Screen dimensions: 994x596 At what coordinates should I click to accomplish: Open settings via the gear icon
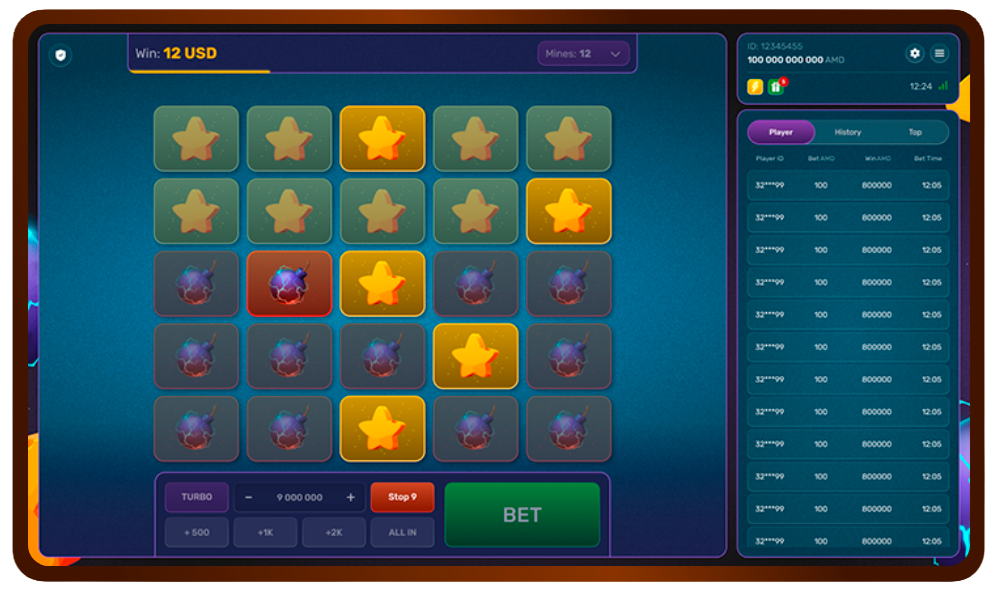coord(914,54)
